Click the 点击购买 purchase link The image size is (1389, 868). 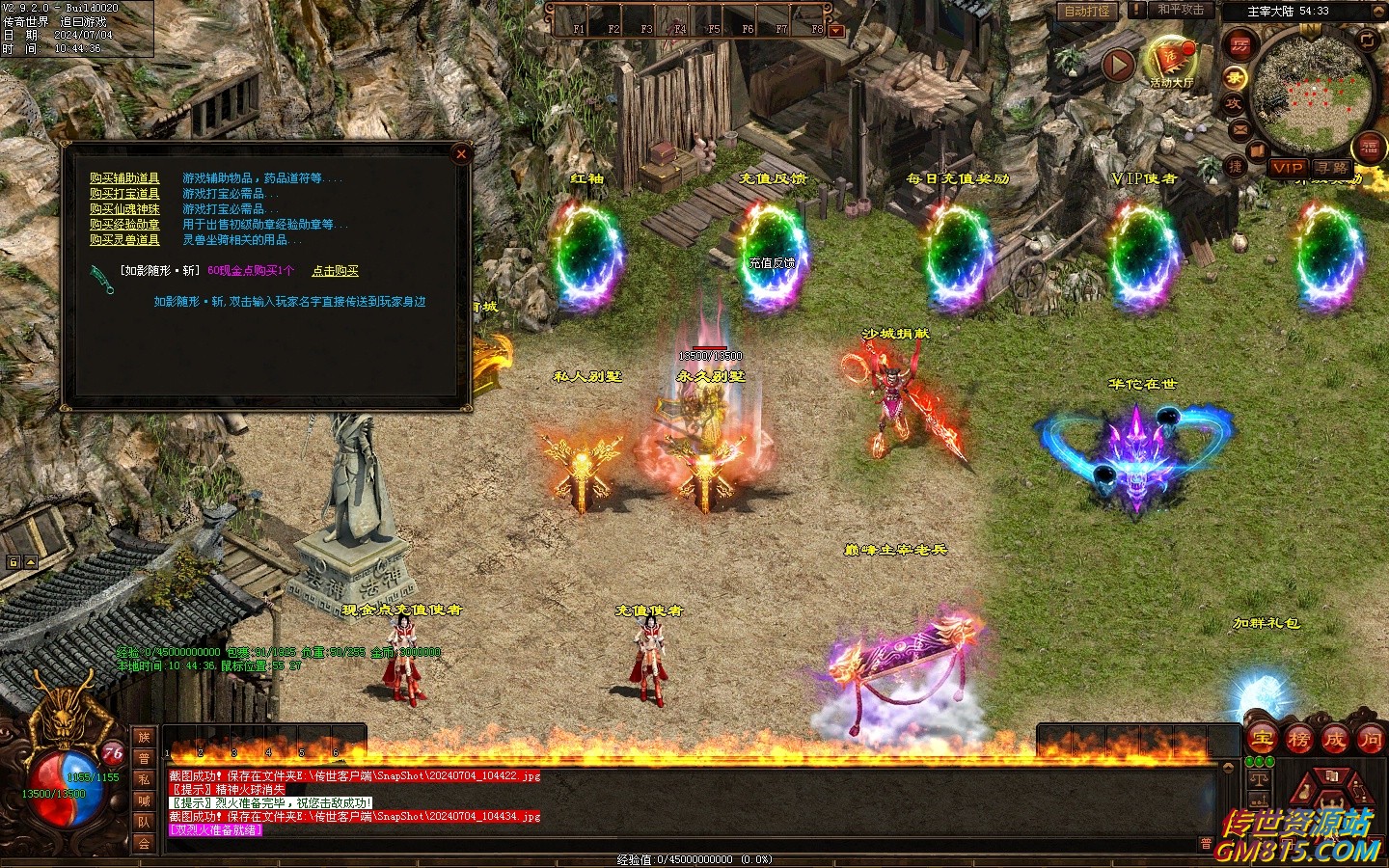(x=335, y=271)
